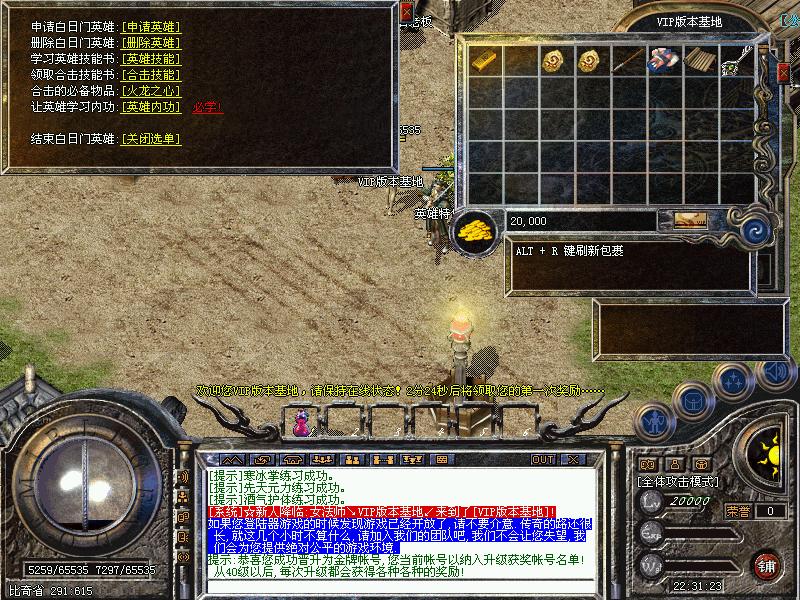This screenshot has width=800, height=600.
Task: Open the 英雄技能 option
Action: [x=150, y=59]
